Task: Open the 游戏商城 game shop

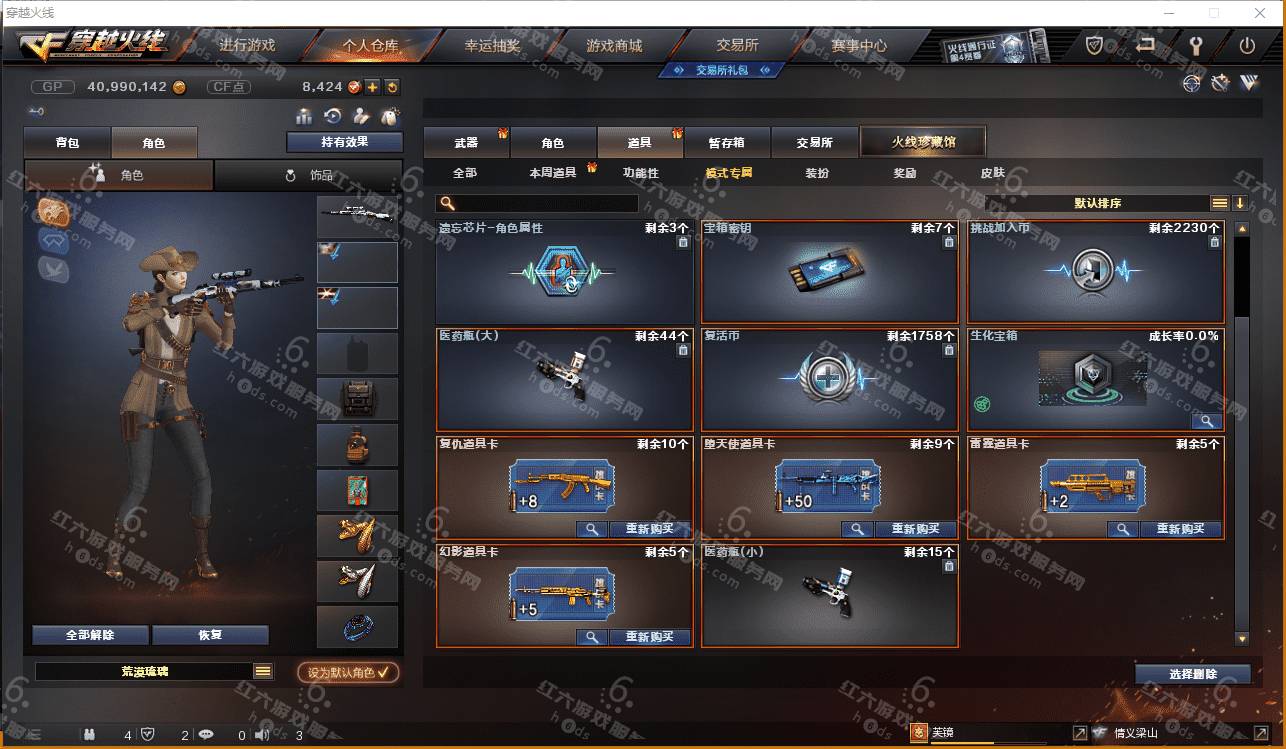Action: coord(614,45)
